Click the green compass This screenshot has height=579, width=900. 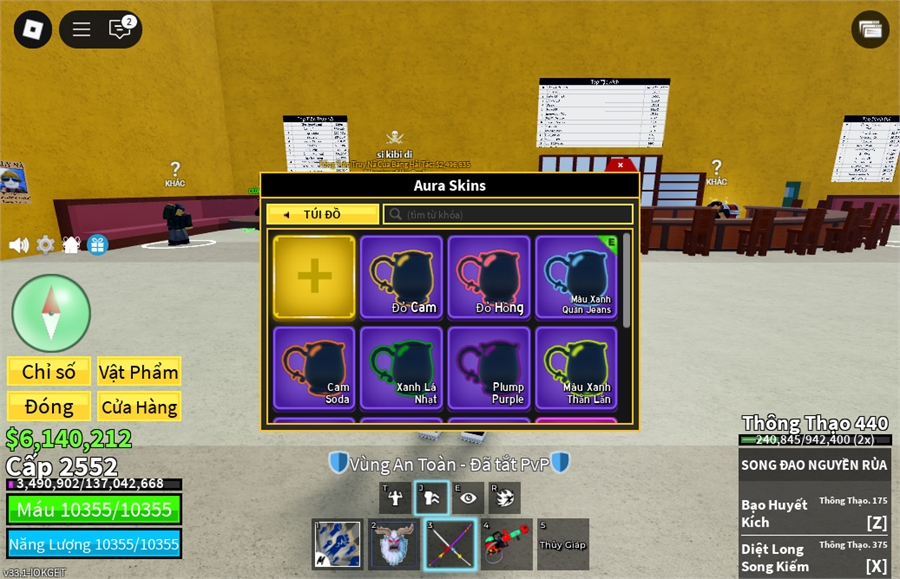(51, 313)
